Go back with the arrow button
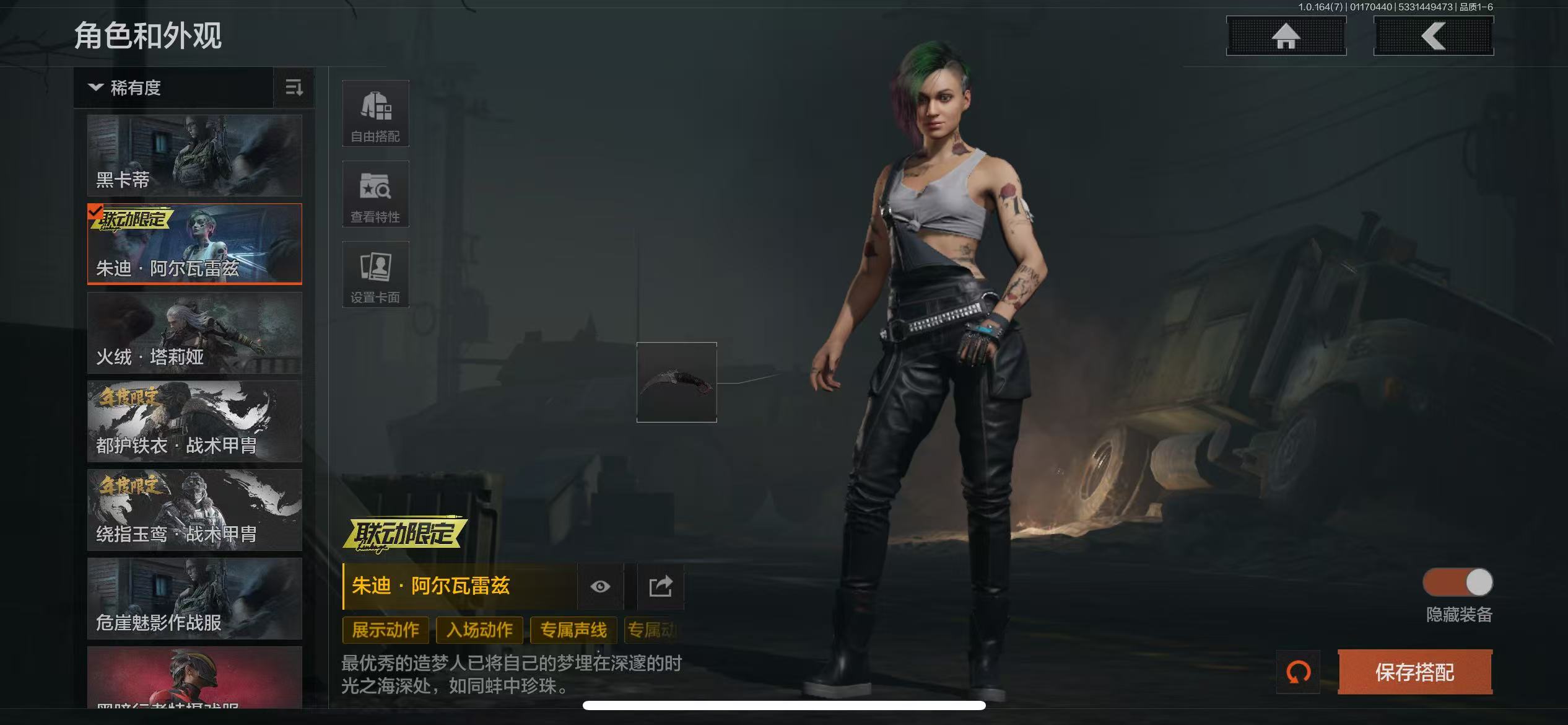 coord(1433,36)
